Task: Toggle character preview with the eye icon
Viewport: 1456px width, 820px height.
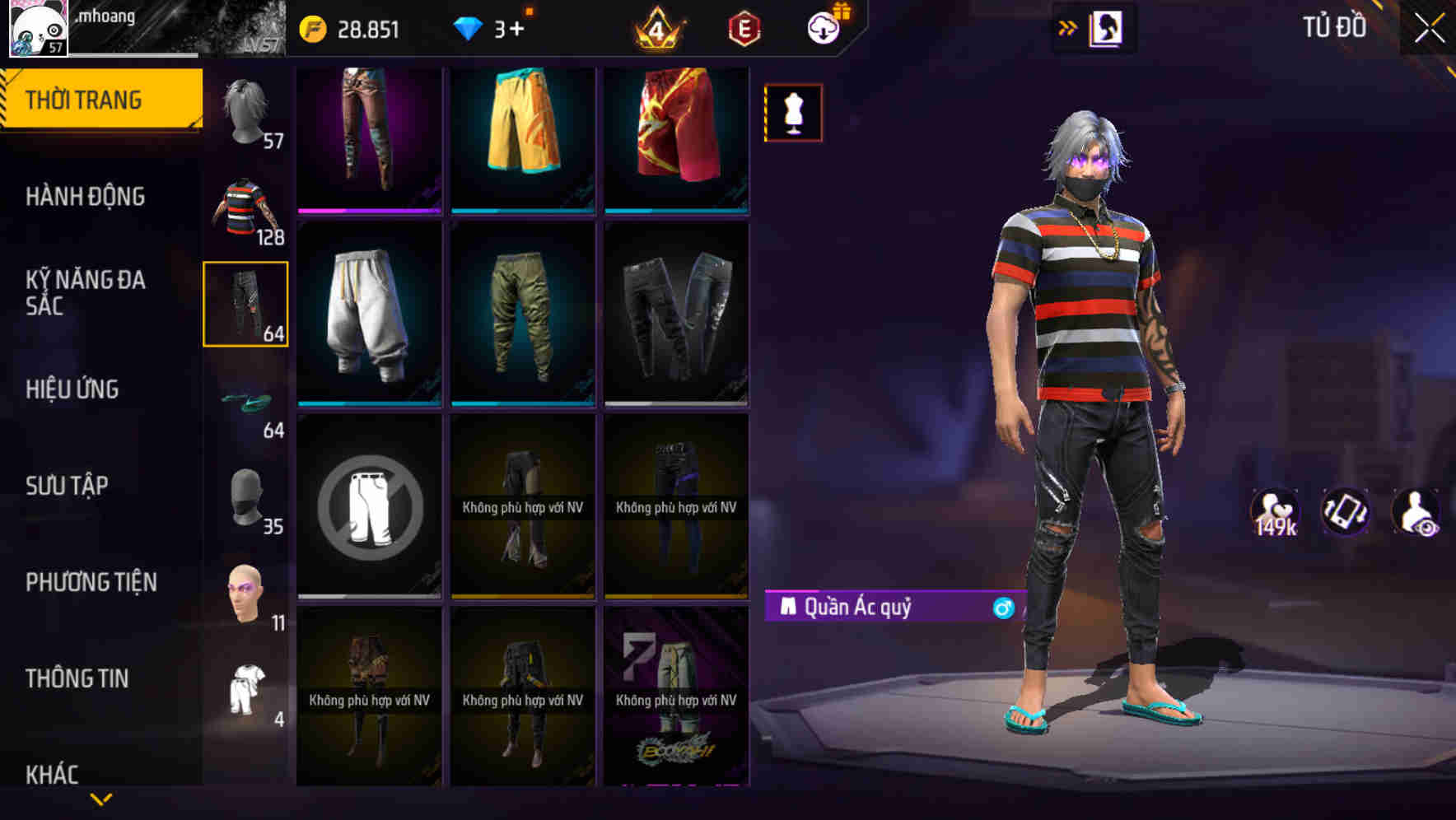Action: tap(1418, 513)
